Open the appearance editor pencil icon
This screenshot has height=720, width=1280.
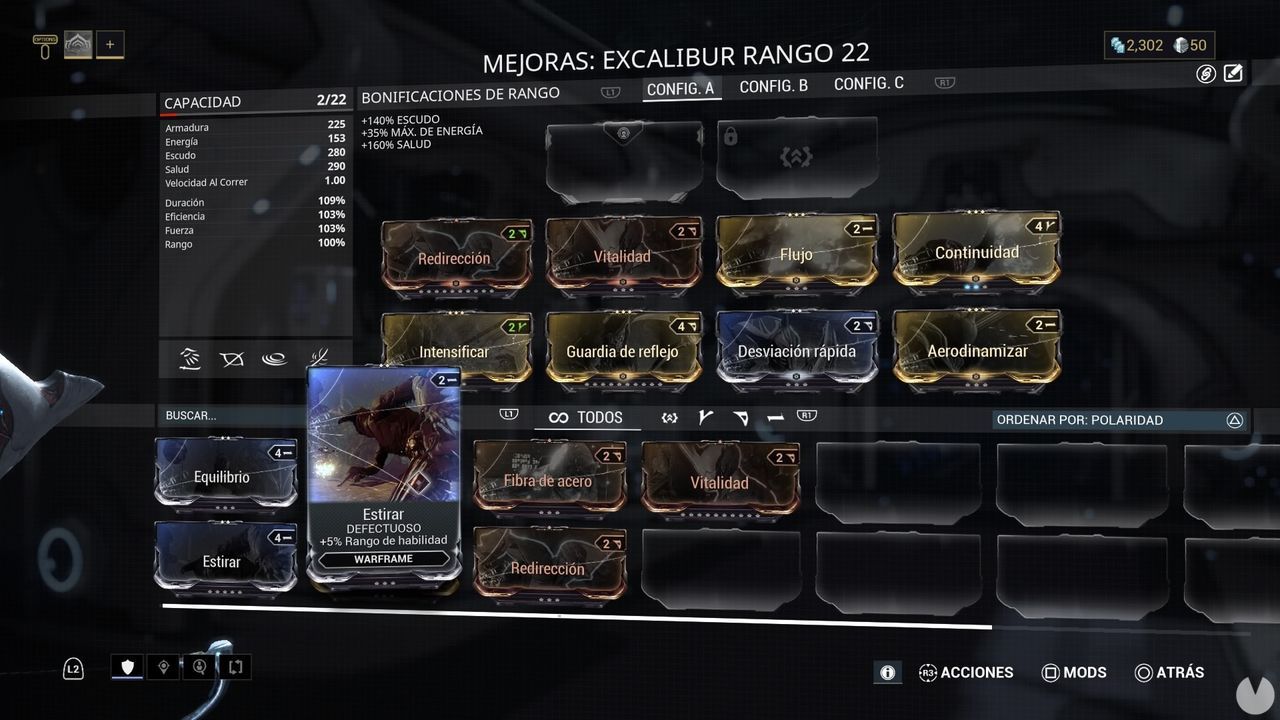point(1234,72)
